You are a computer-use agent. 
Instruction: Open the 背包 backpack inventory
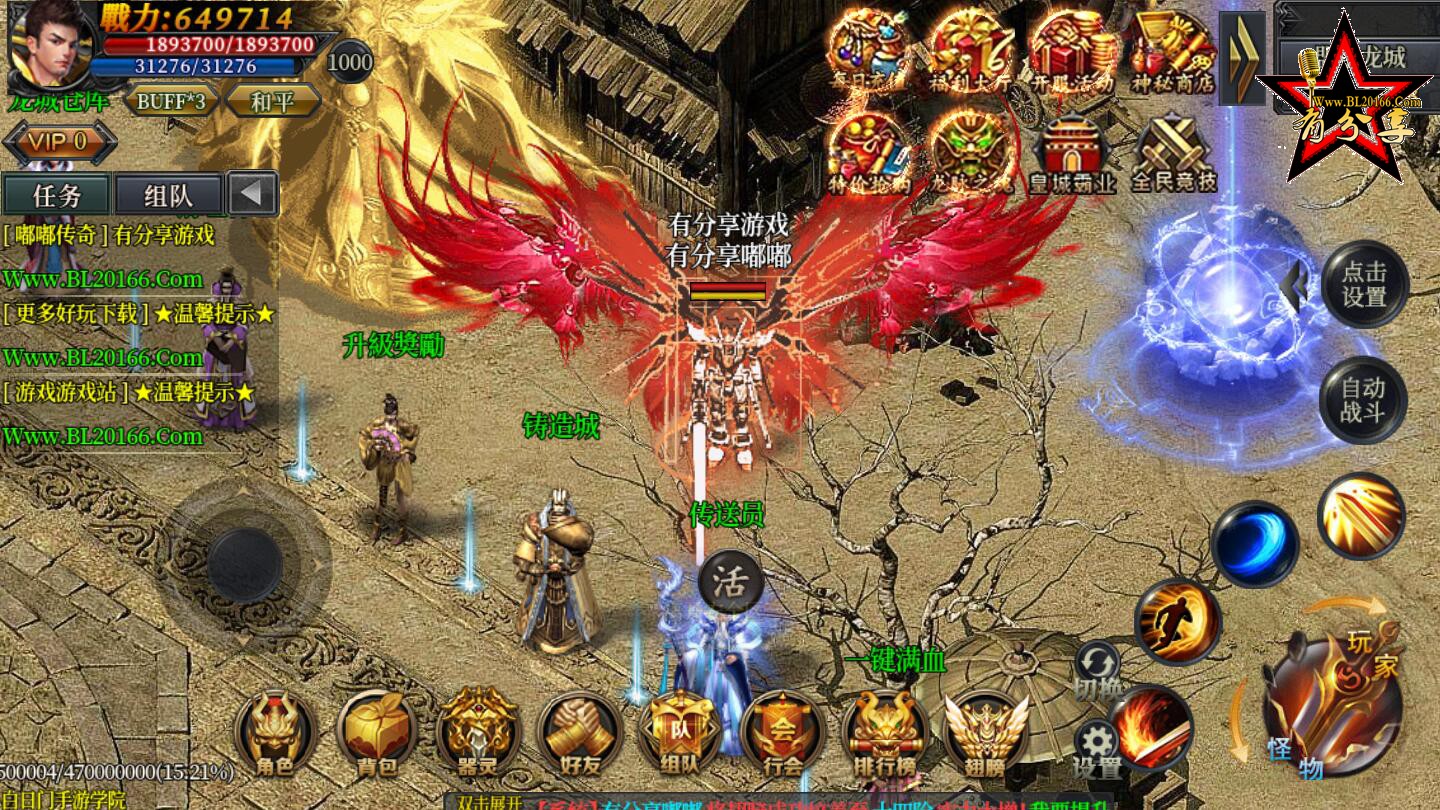[376, 735]
